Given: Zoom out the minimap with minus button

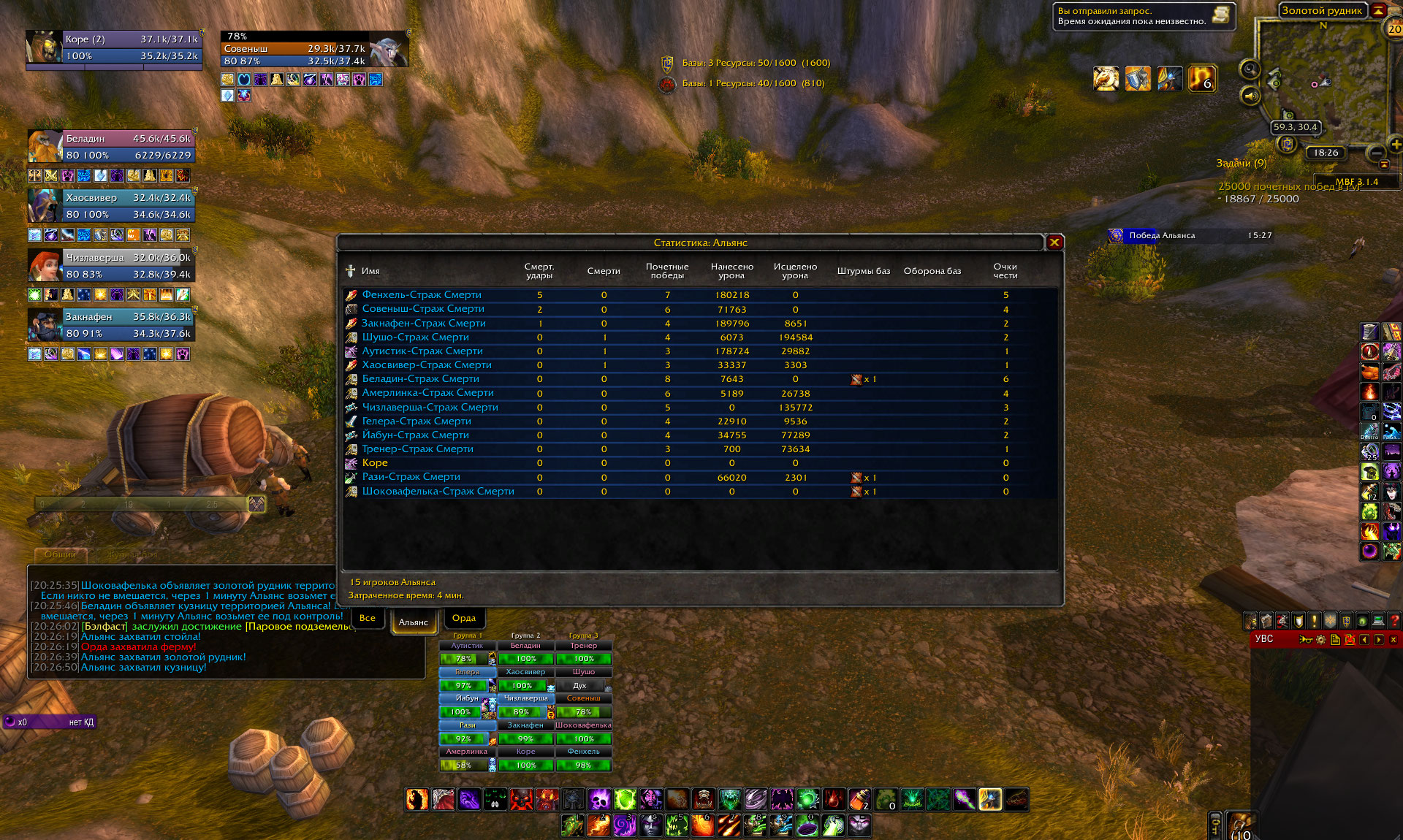Looking at the screenshot, I should 1376,153.
